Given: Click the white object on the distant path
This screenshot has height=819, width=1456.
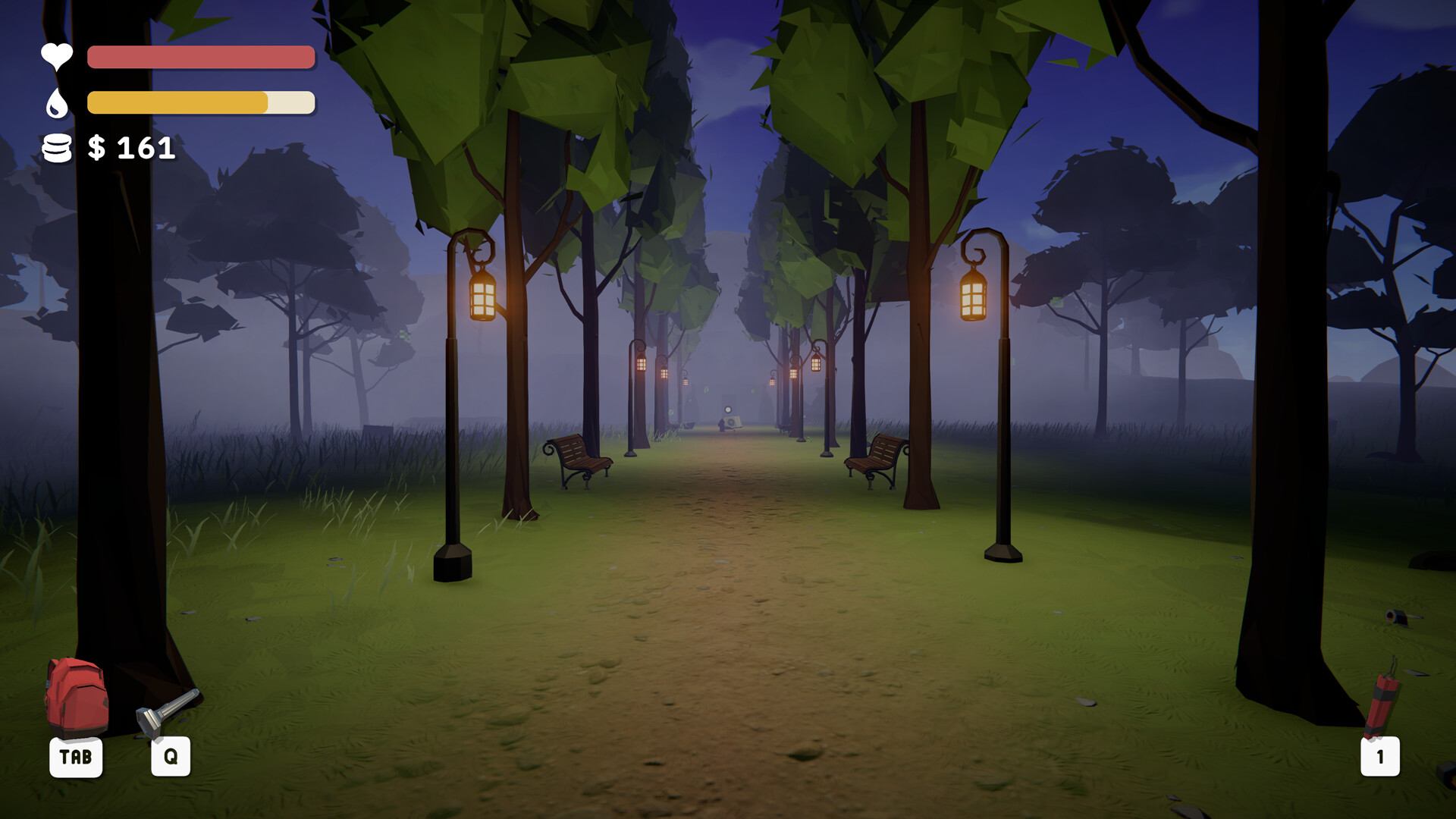Looking at the screenshot, I should pyautogui.click(x=733, y=422).
